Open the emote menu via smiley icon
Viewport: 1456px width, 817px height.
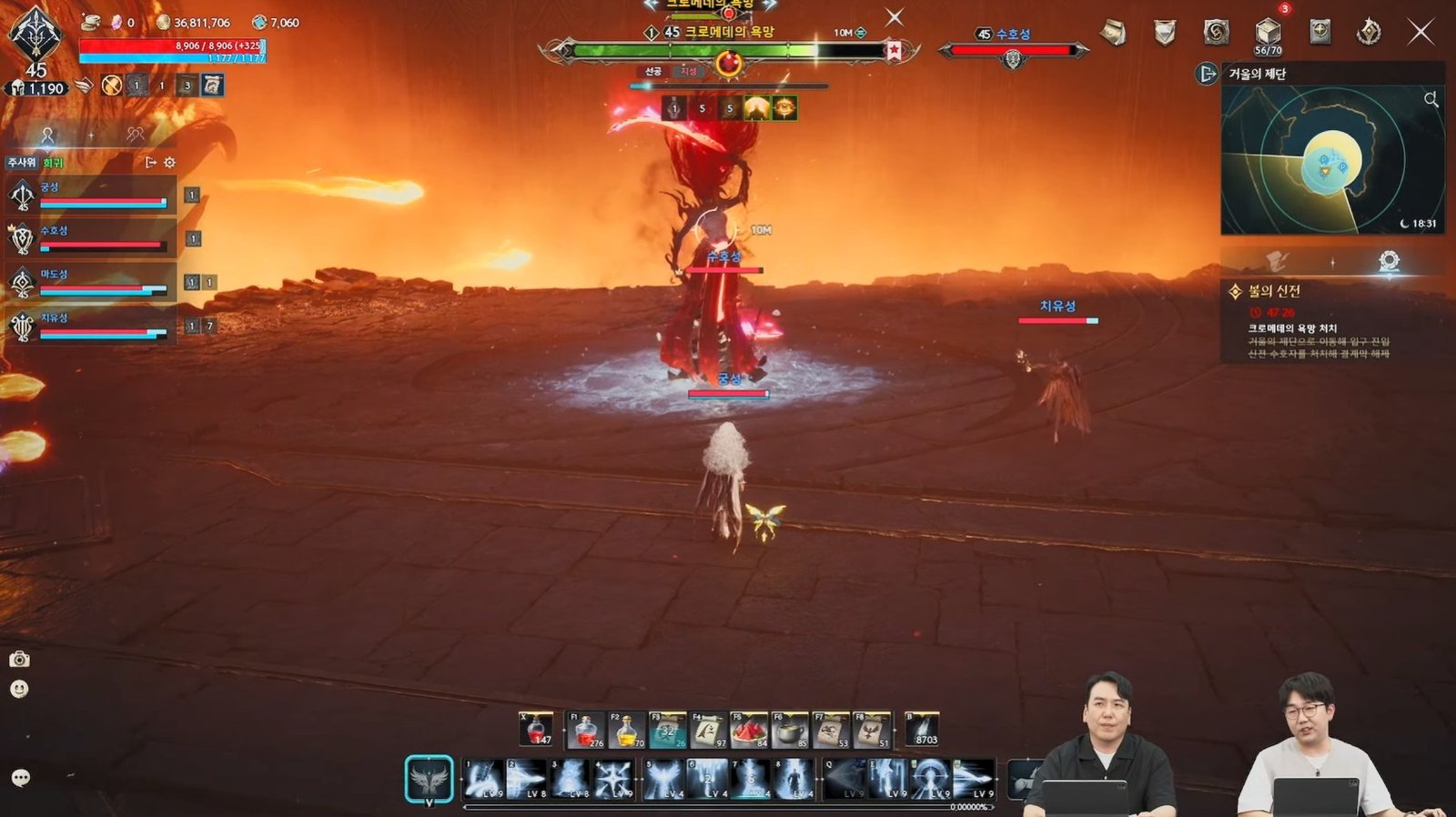pyautogui.click(x=18, y=689)
